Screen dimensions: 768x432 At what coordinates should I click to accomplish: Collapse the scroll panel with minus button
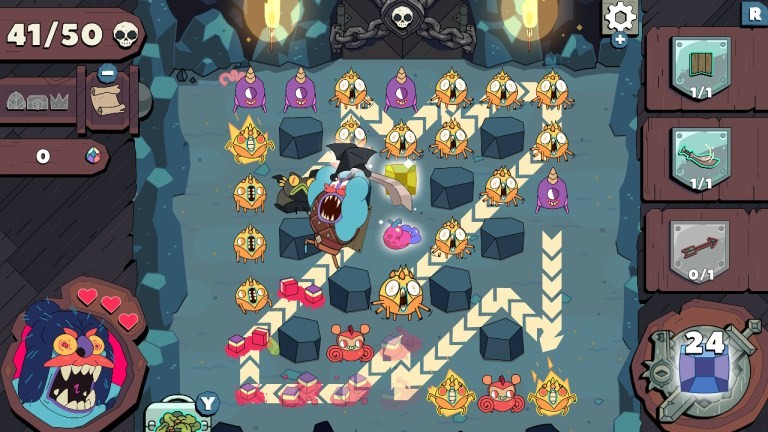click(107, 73)
